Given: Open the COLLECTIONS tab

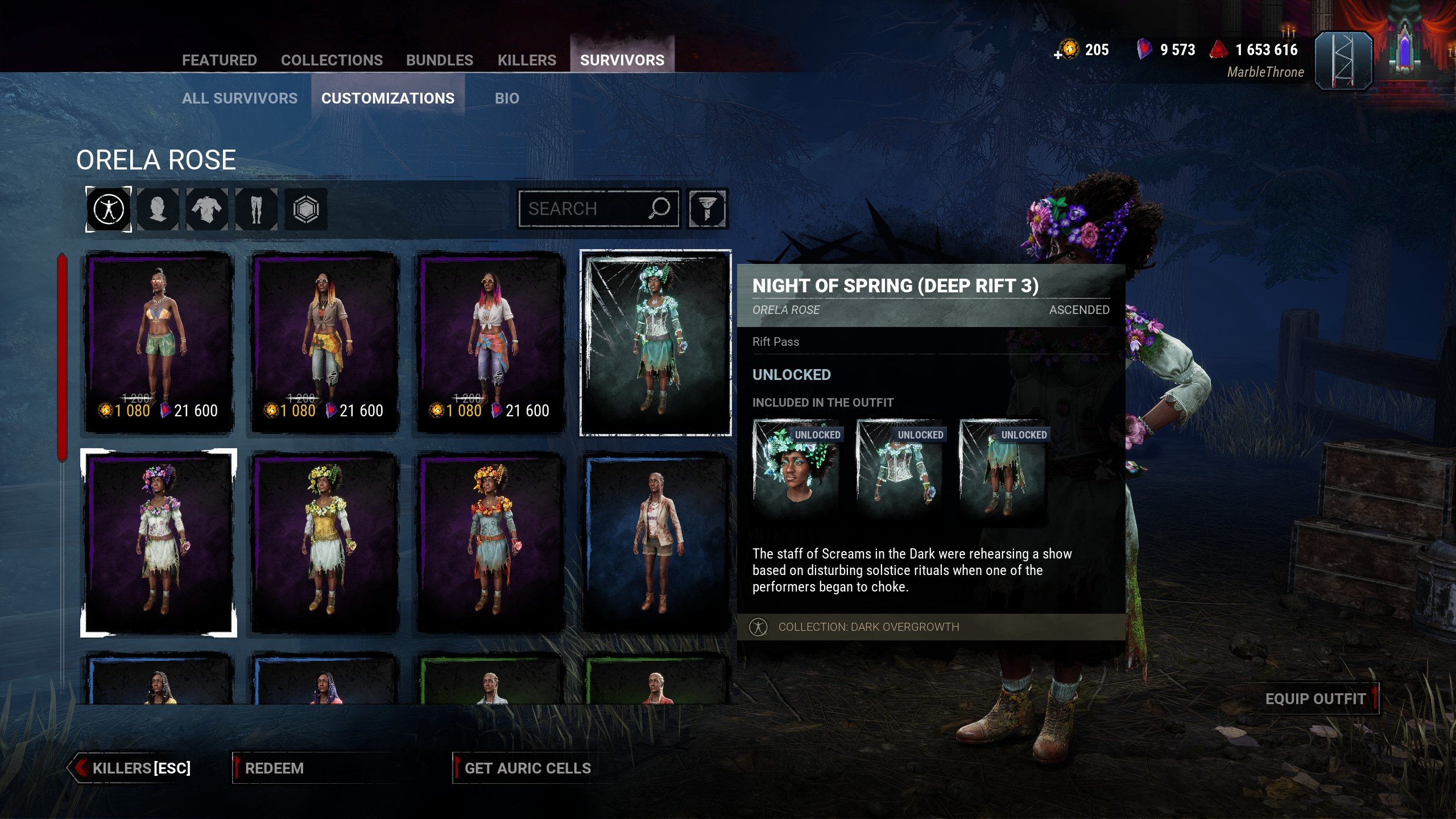Looking at the screenshot, I should coord(331,60).
